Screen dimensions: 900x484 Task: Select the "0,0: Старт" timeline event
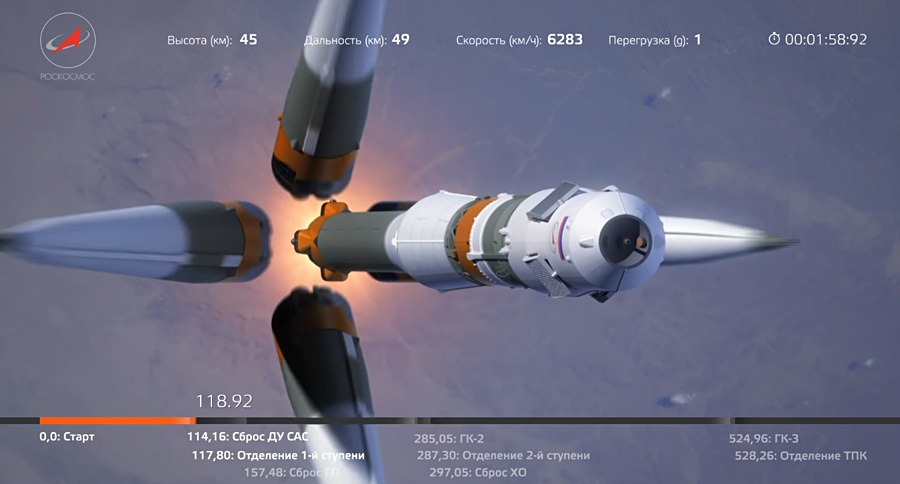click(67, 437)
